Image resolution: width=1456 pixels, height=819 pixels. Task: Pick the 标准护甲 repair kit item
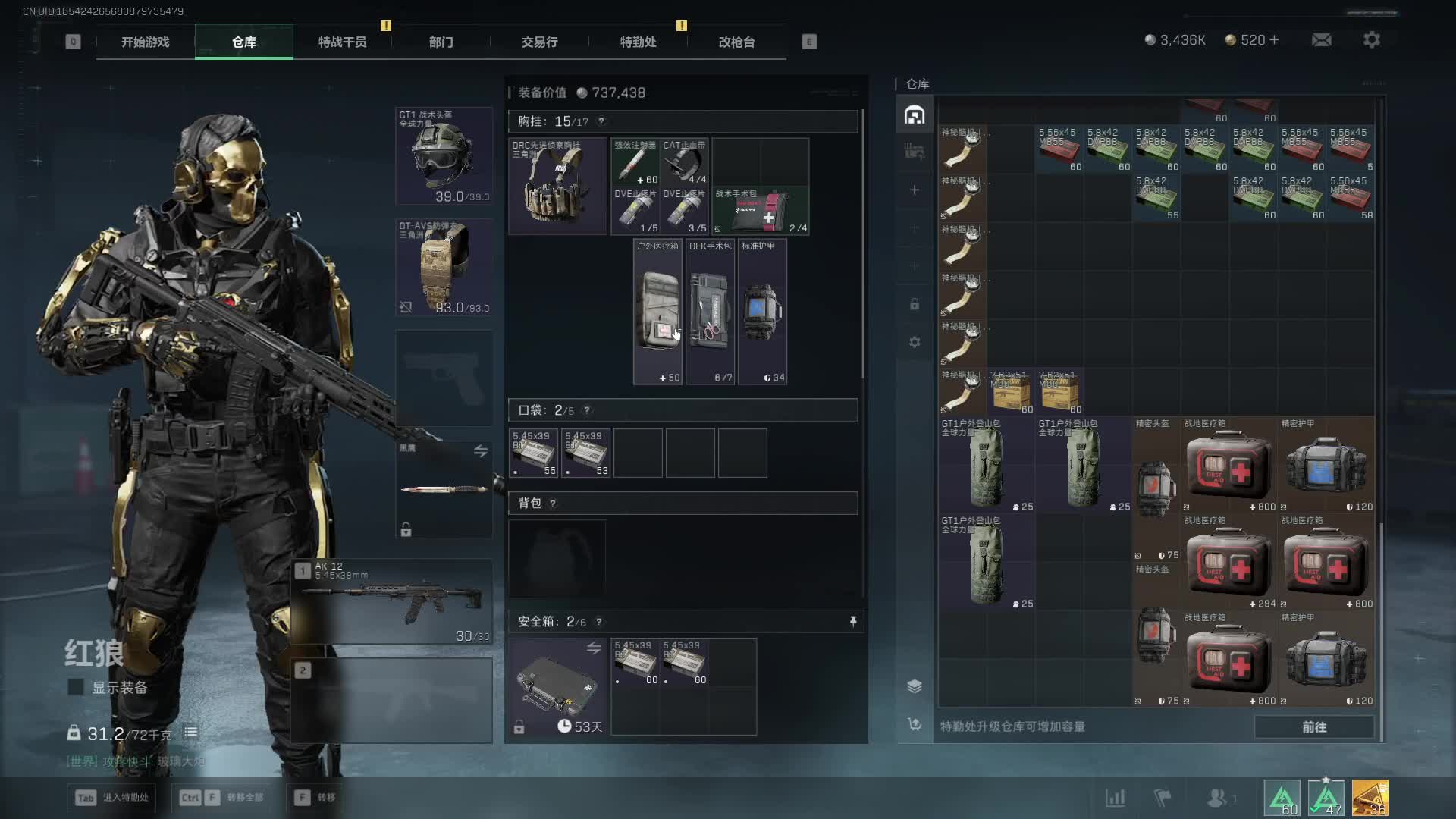[762, 312]
